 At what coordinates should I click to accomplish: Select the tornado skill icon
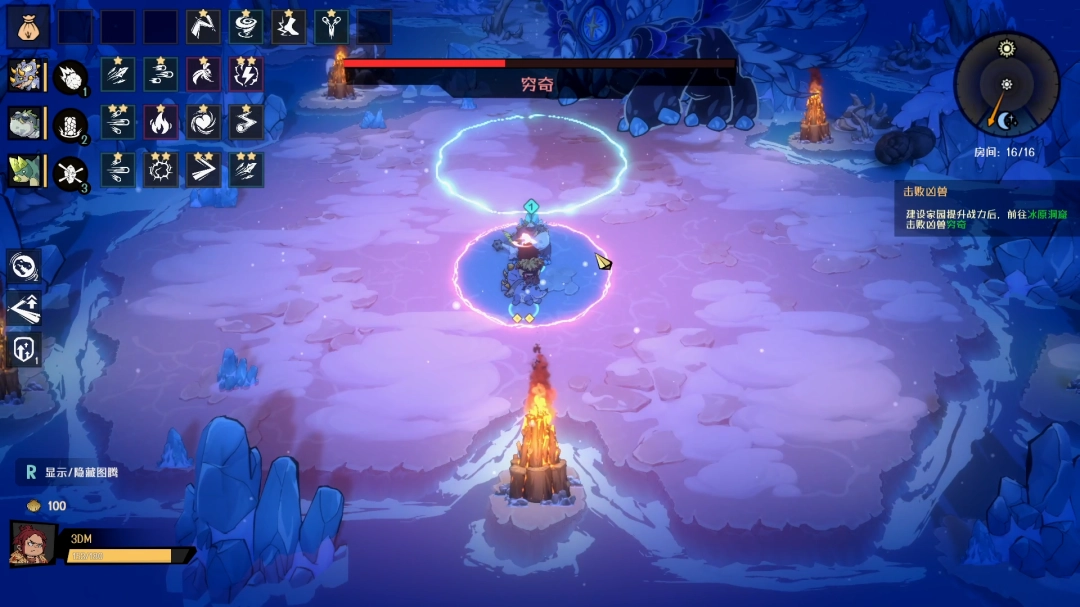tap(246, 27)
